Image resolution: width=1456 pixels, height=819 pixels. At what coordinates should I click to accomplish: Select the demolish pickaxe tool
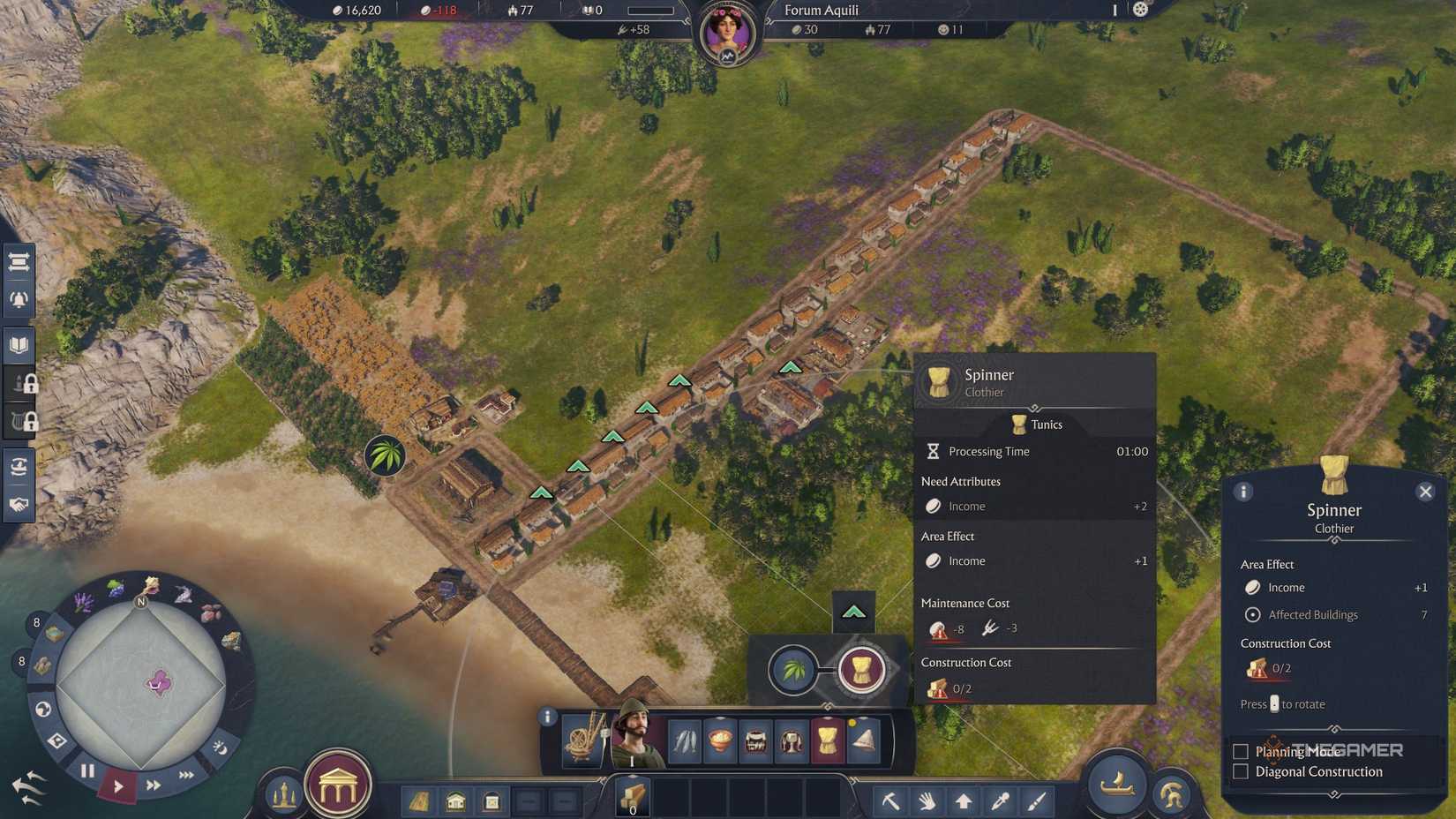click(x=893, y=802)
